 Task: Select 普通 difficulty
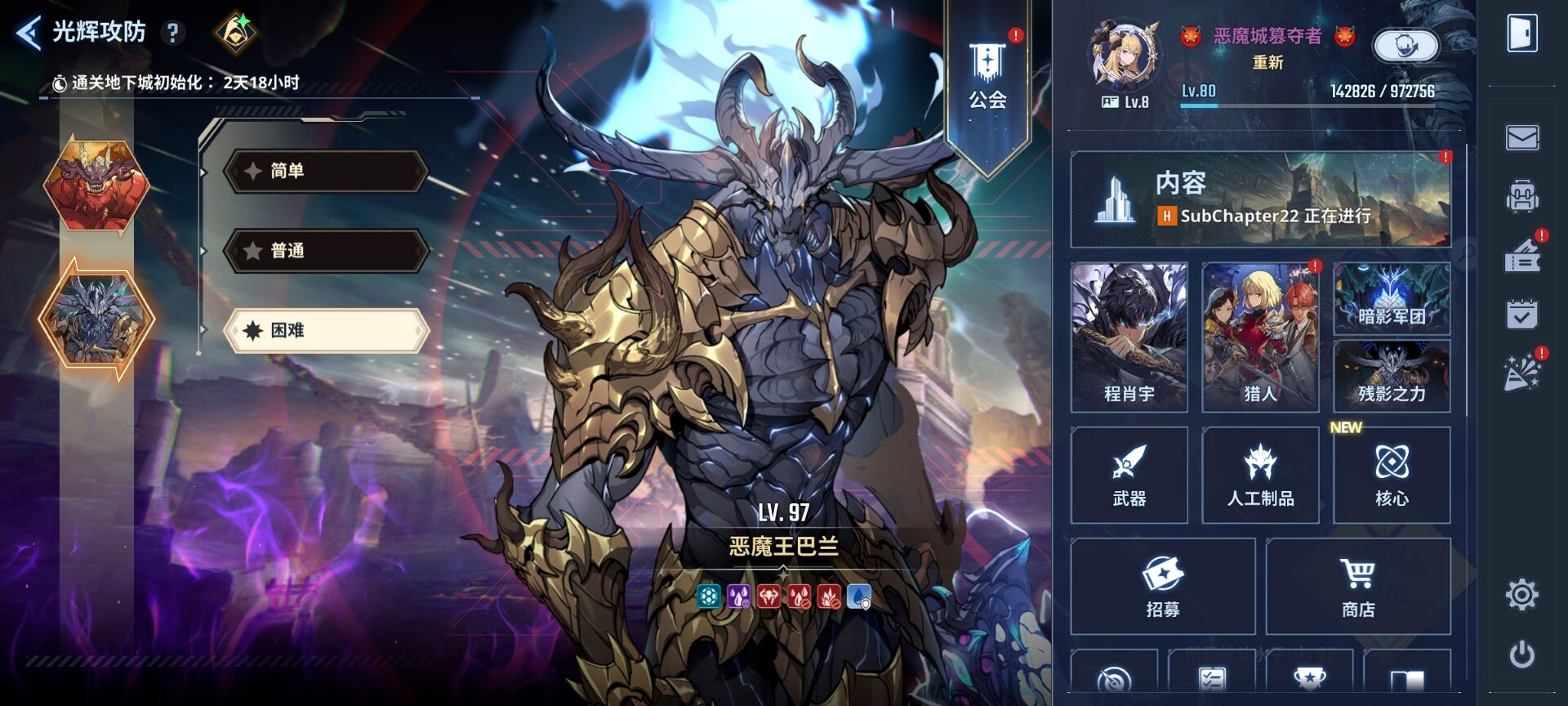click(x=326, y=250)
